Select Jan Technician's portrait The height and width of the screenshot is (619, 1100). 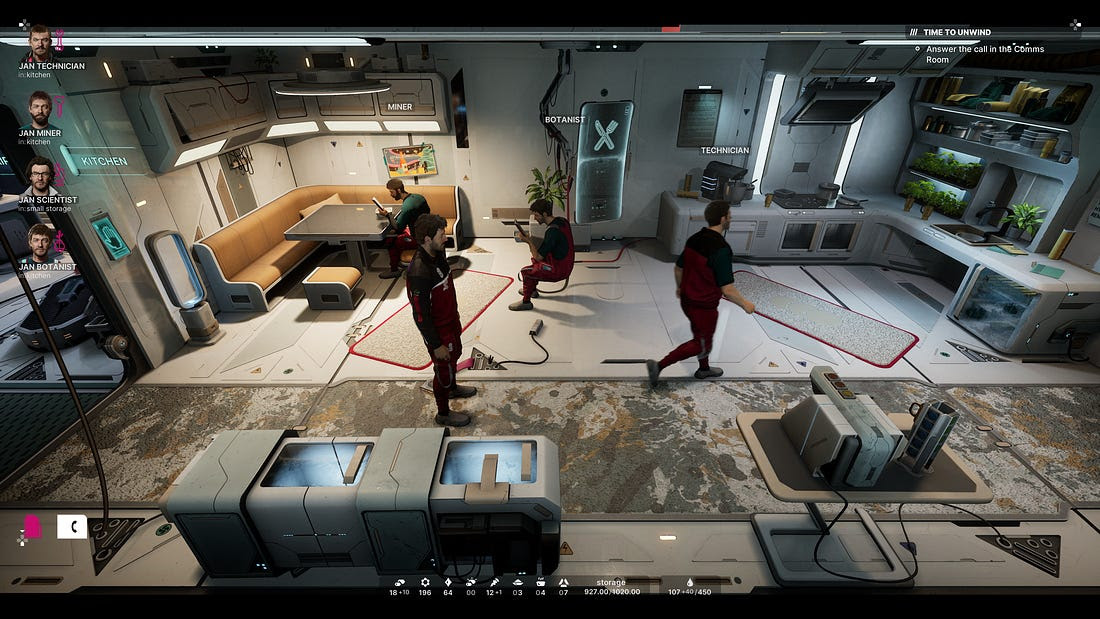(39, 43)
